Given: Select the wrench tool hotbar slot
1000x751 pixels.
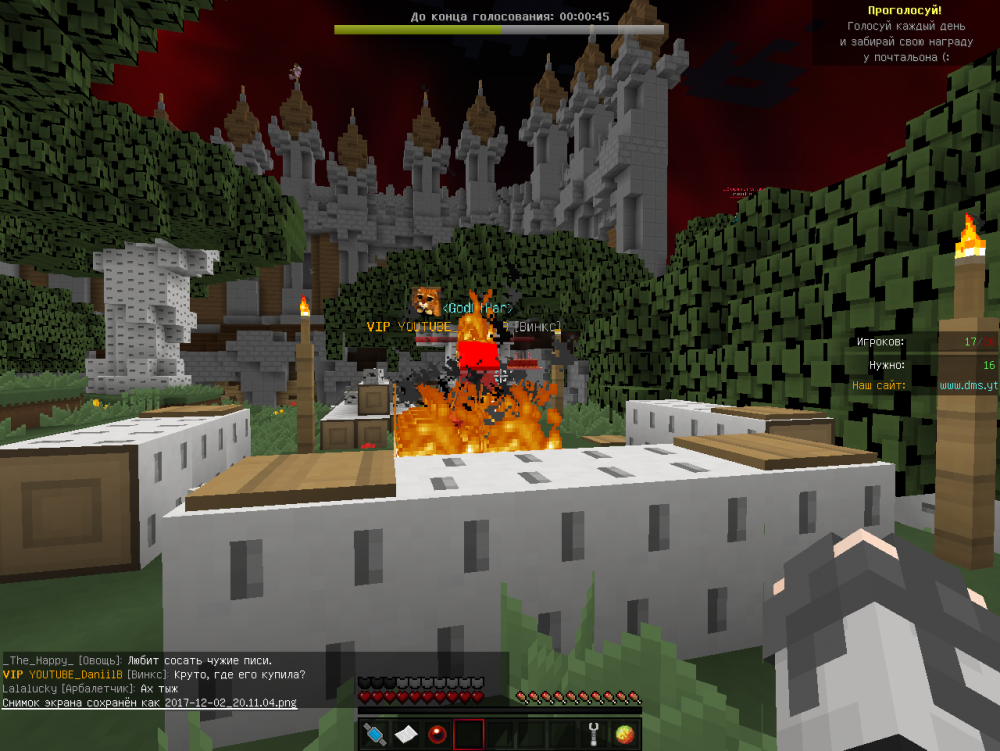Looking at the screenshot, I should point(593,735).
